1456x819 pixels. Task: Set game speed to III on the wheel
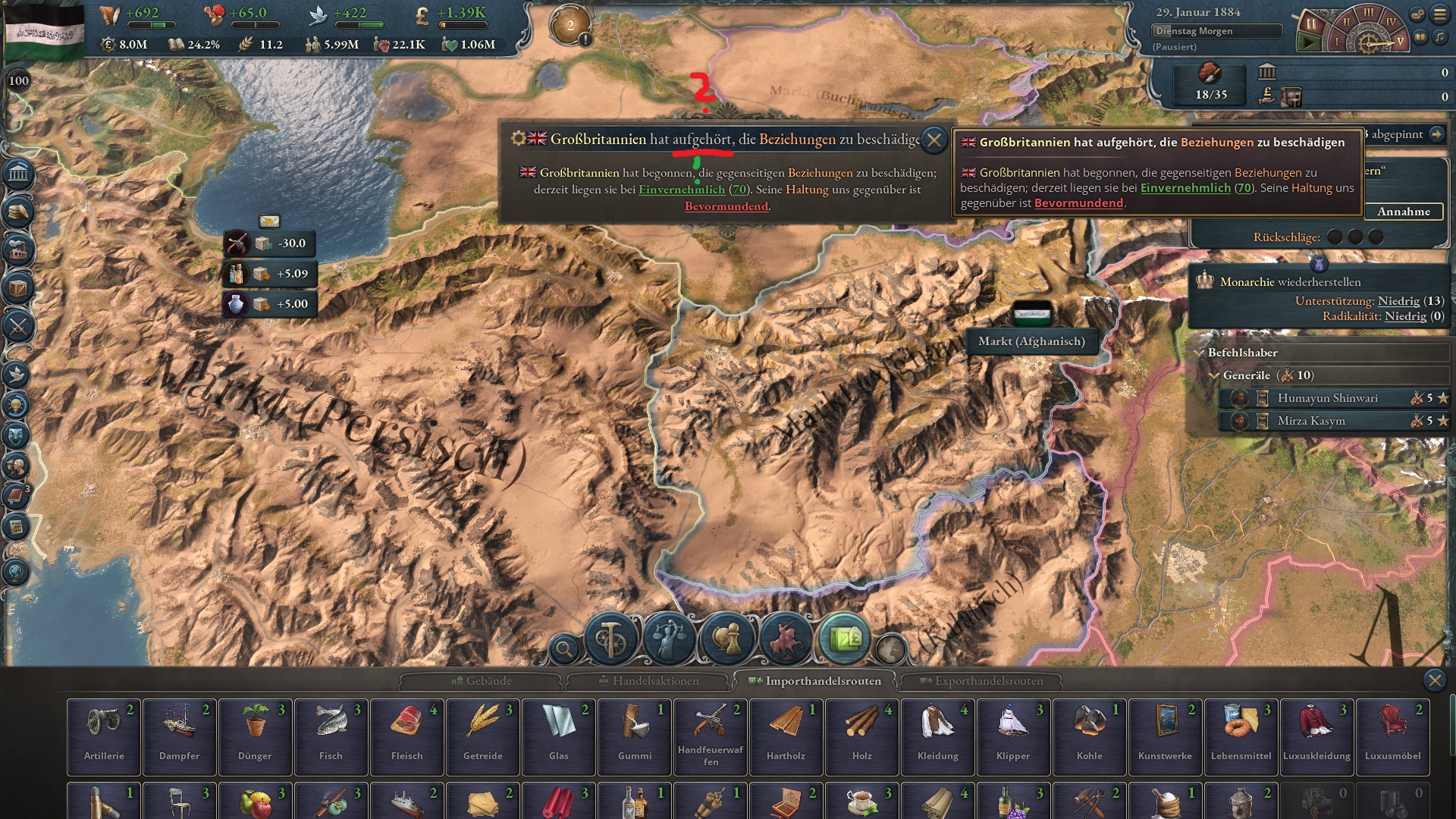point(1369,13)
